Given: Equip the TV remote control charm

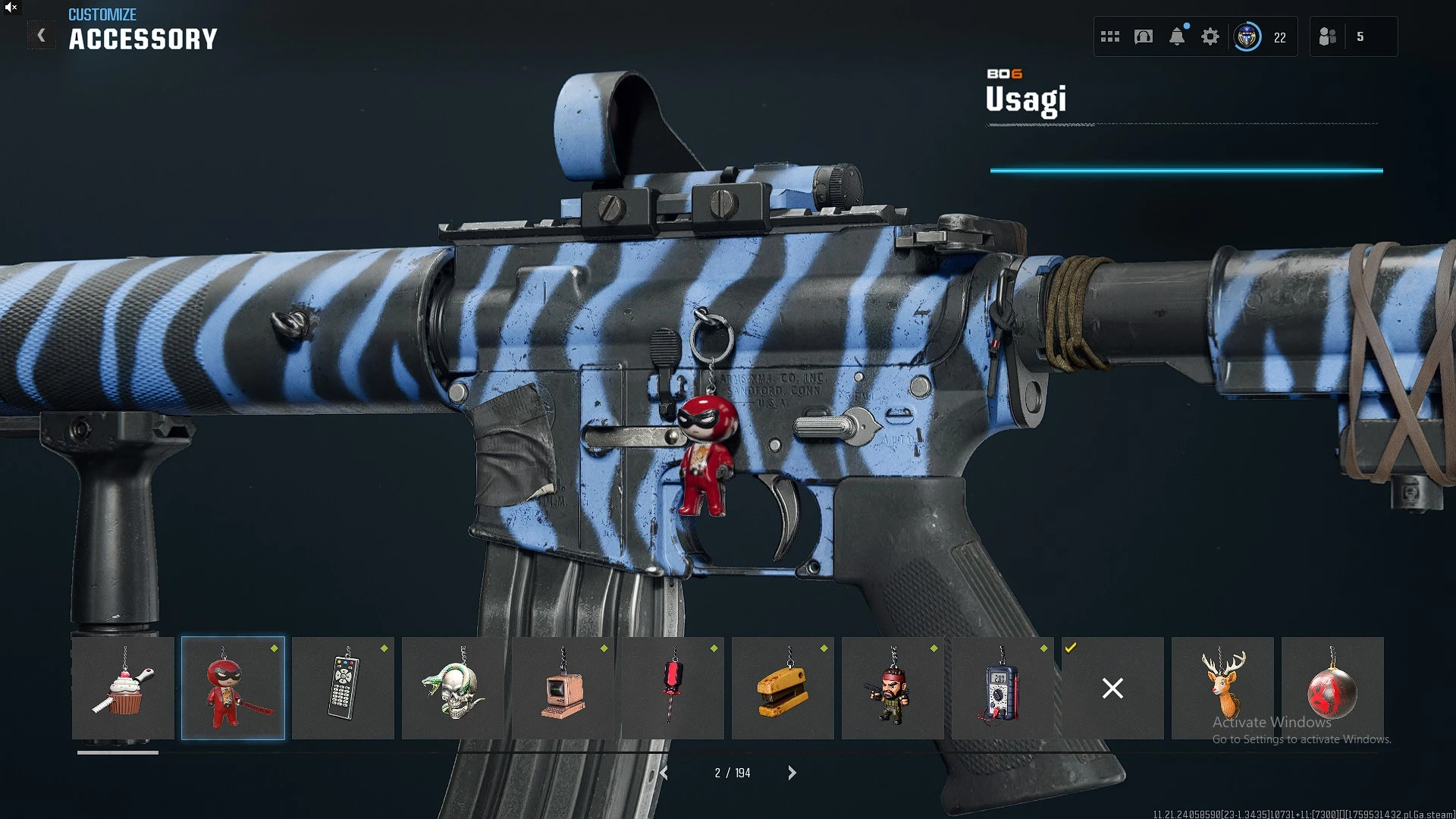Looking at the screenshot, I should pos(343,688).
